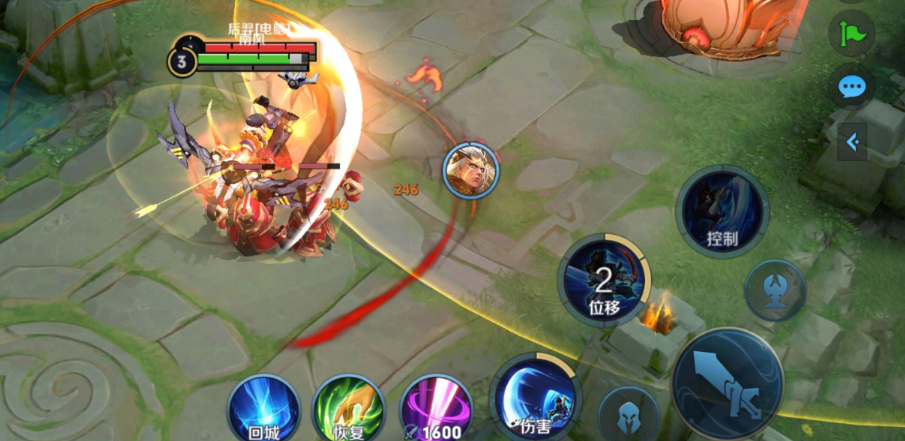905x441 pixels.
Task: Activate the 回城 recall spell
Action: (x=263, y=410)
